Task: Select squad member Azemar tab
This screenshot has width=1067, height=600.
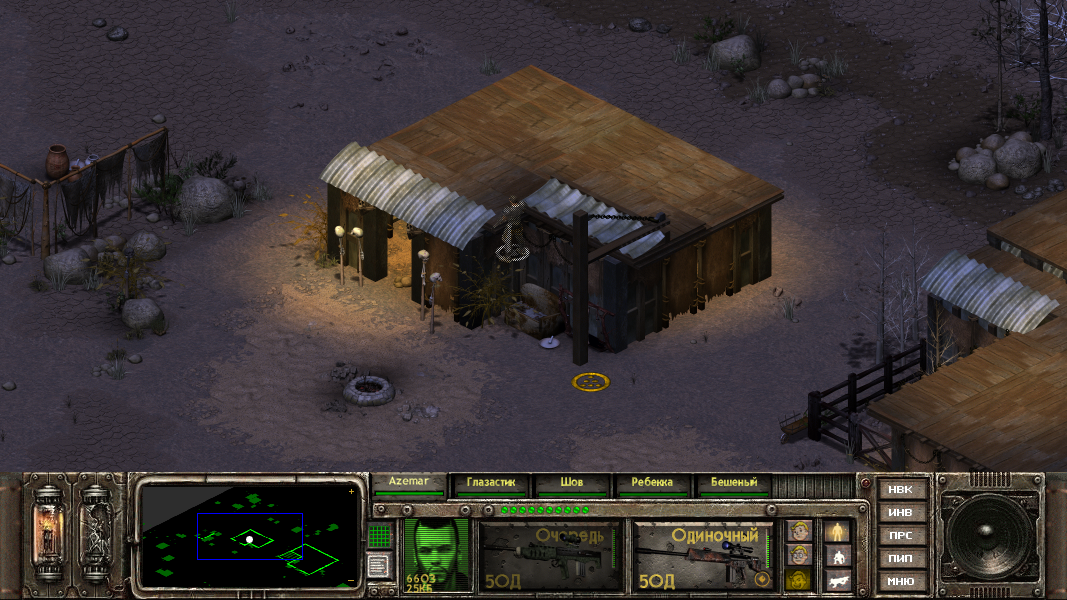Action: 409,483
